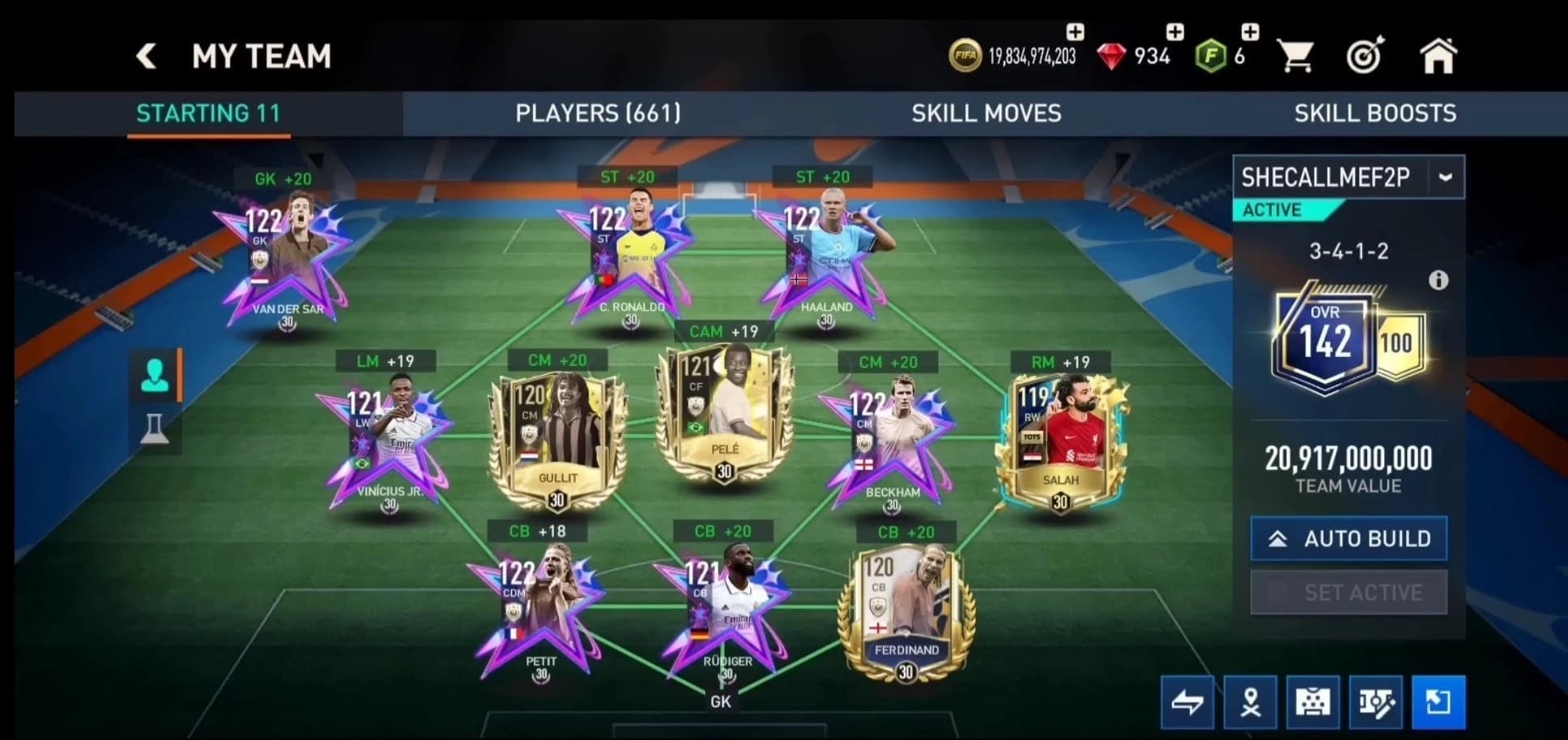Pick the Salah RM card
This screenshot has width=1568, height=740.
[x=1060, y=441]
